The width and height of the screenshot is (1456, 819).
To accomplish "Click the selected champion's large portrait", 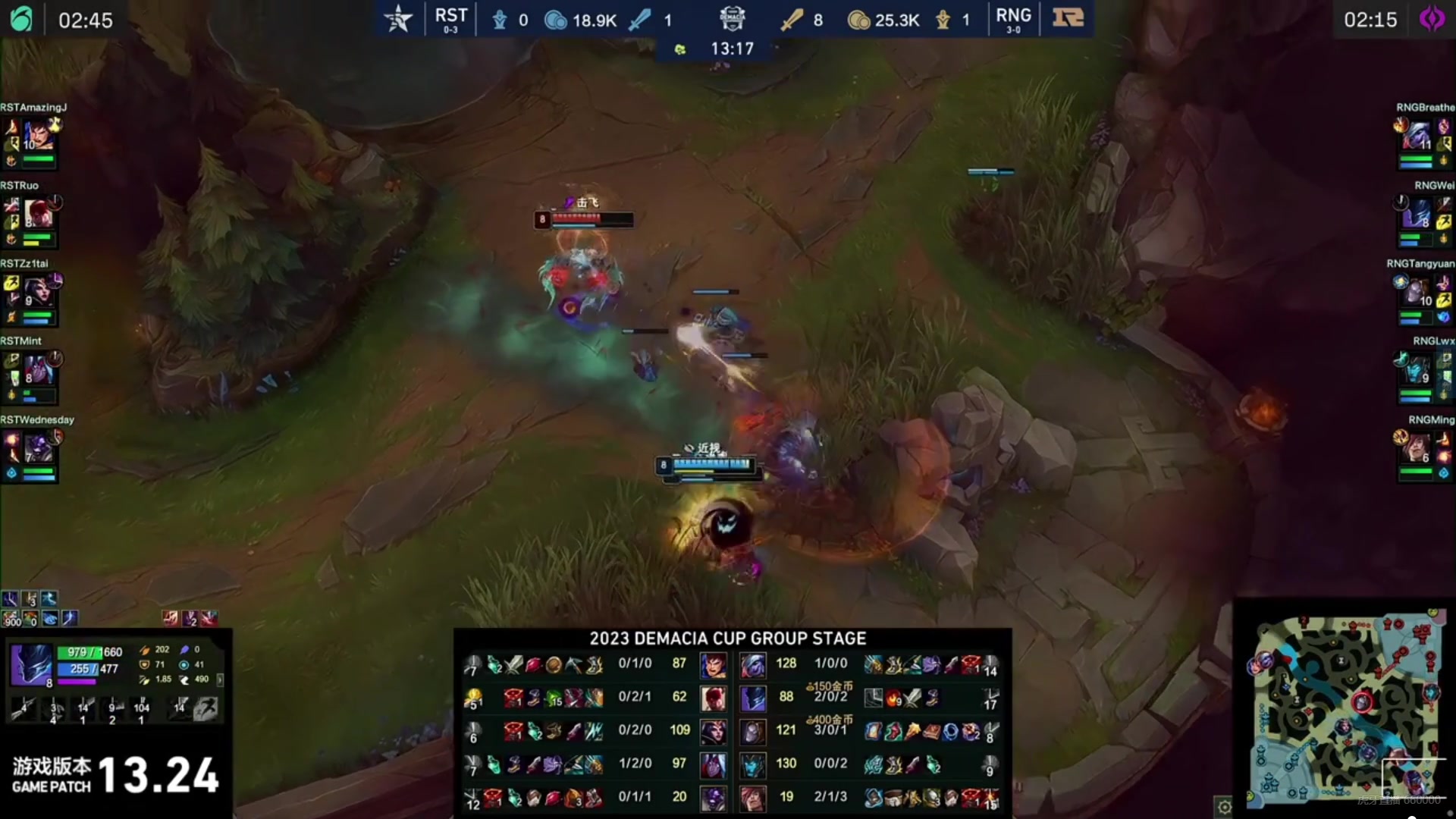I will tap(31, 665).
